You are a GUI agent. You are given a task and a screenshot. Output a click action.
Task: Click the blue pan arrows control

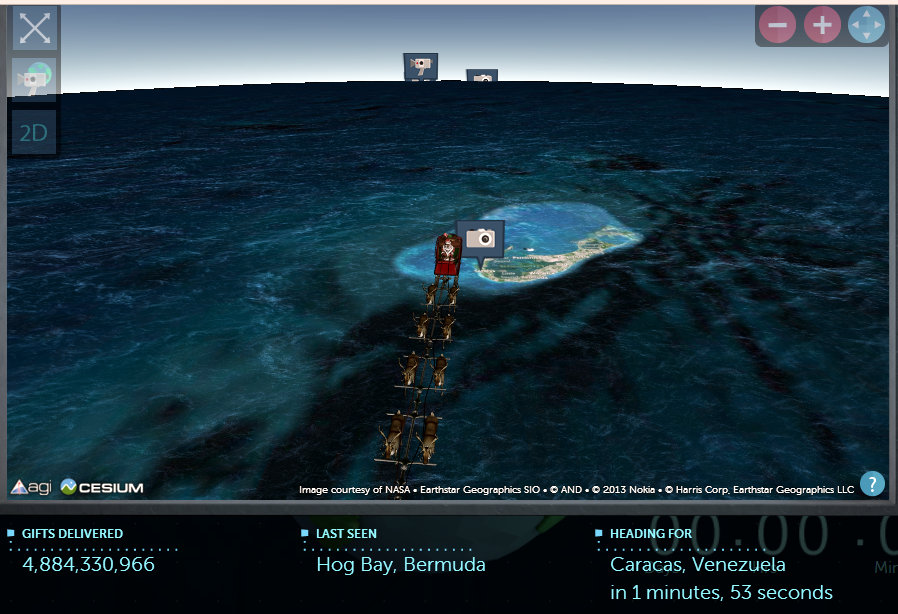(x=866, y=25)
